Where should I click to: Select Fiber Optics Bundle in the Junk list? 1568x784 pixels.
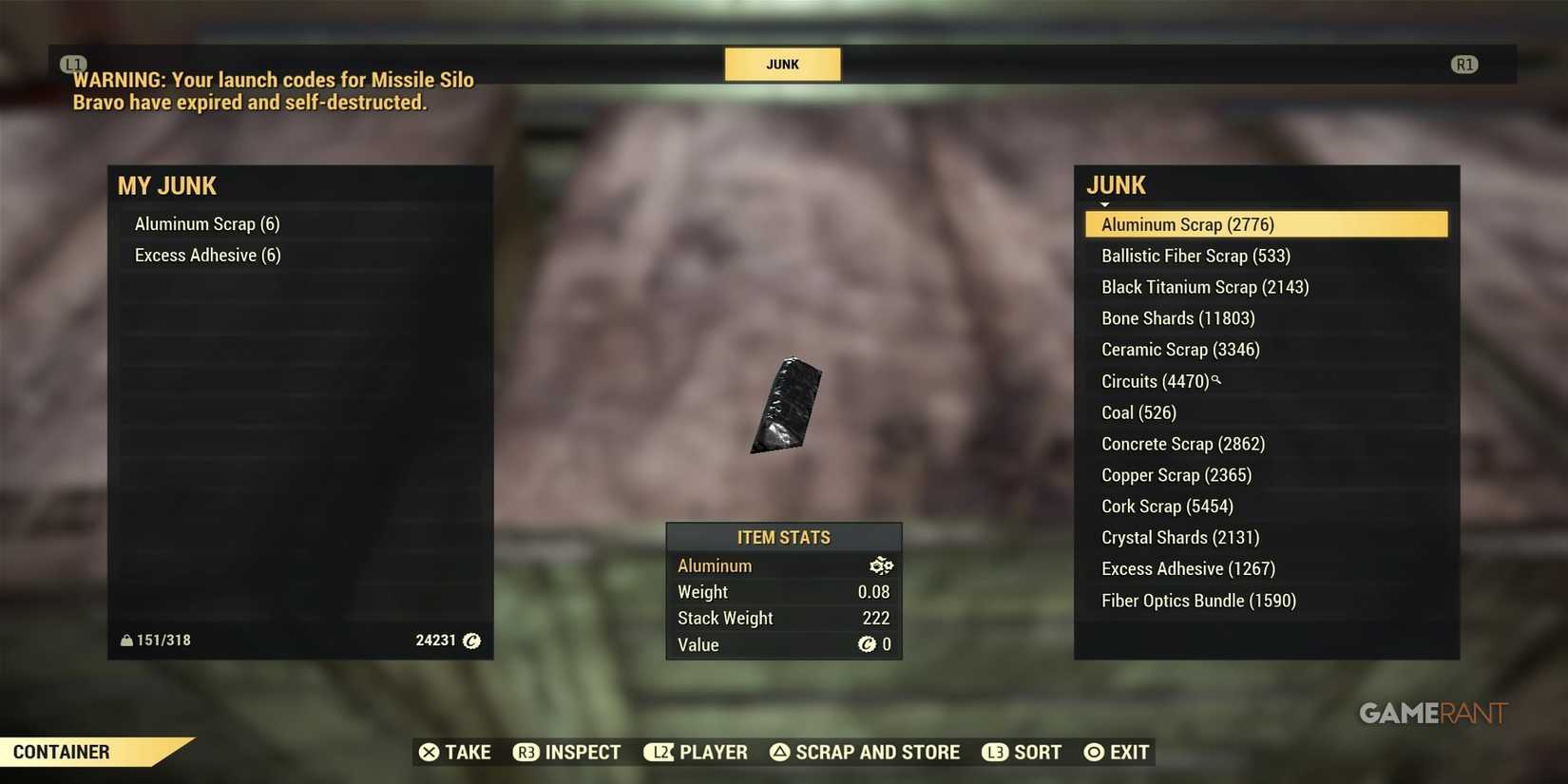1198,600
